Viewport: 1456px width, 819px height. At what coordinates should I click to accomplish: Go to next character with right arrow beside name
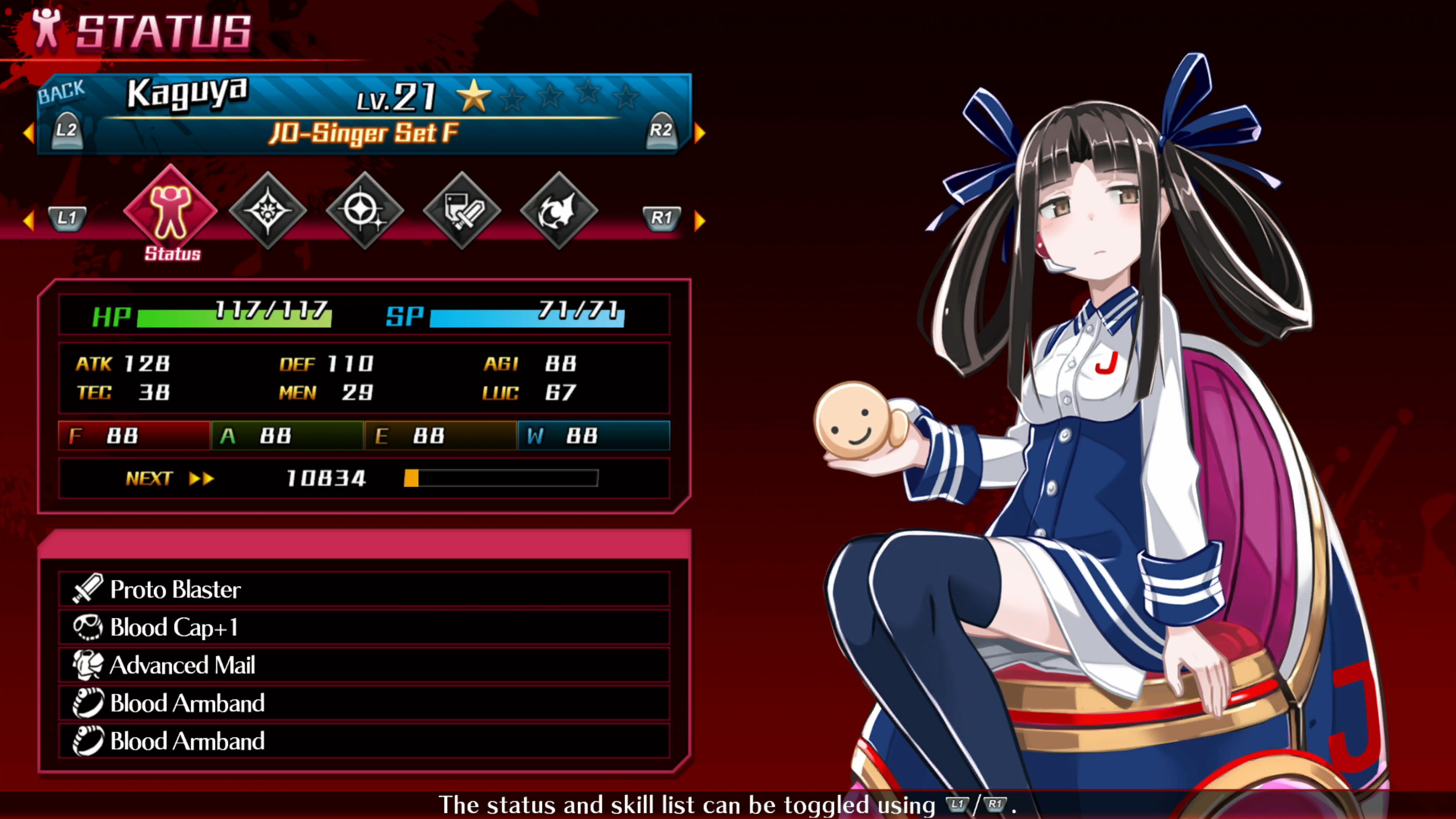pos(700,133)
